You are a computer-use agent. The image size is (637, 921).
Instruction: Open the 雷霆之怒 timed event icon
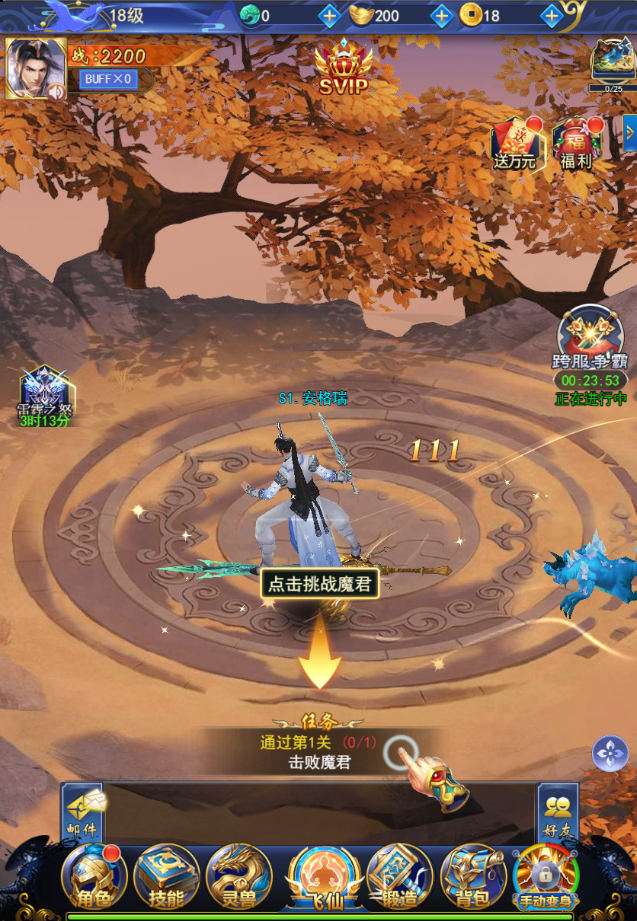tap(43, 393)
